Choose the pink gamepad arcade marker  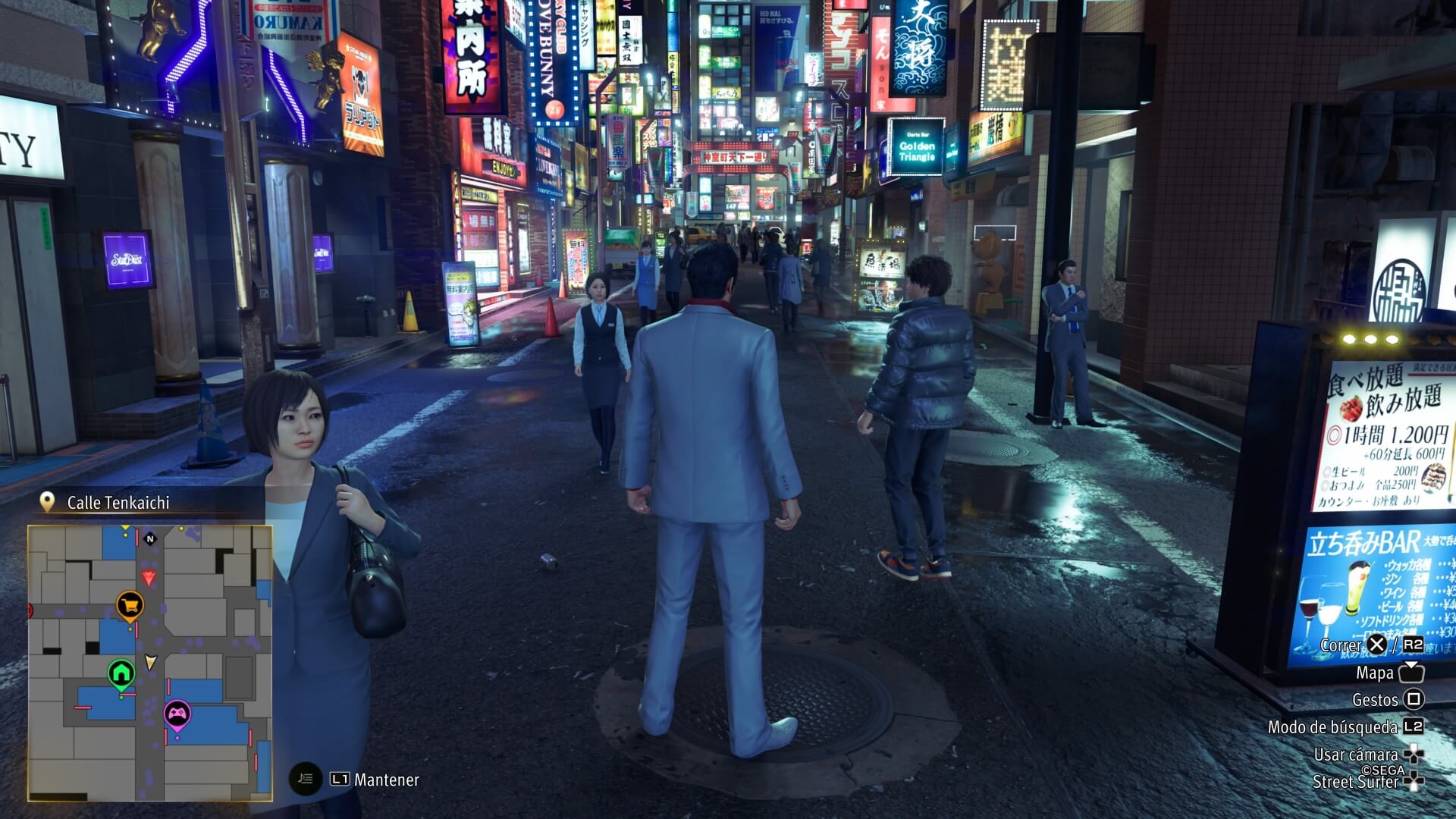click(177, 714)
